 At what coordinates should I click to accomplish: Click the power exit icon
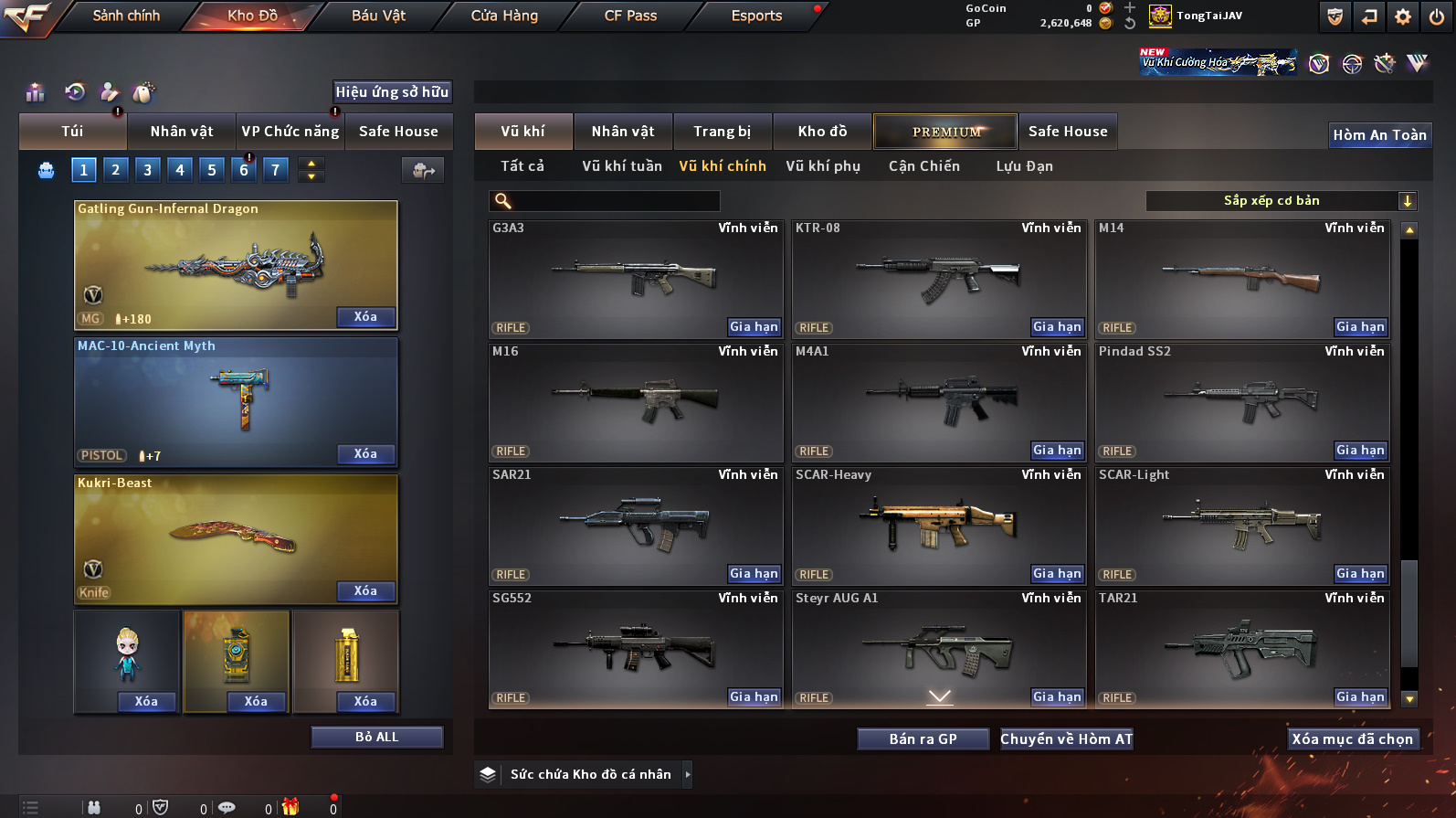click(x=1437, y=16)
